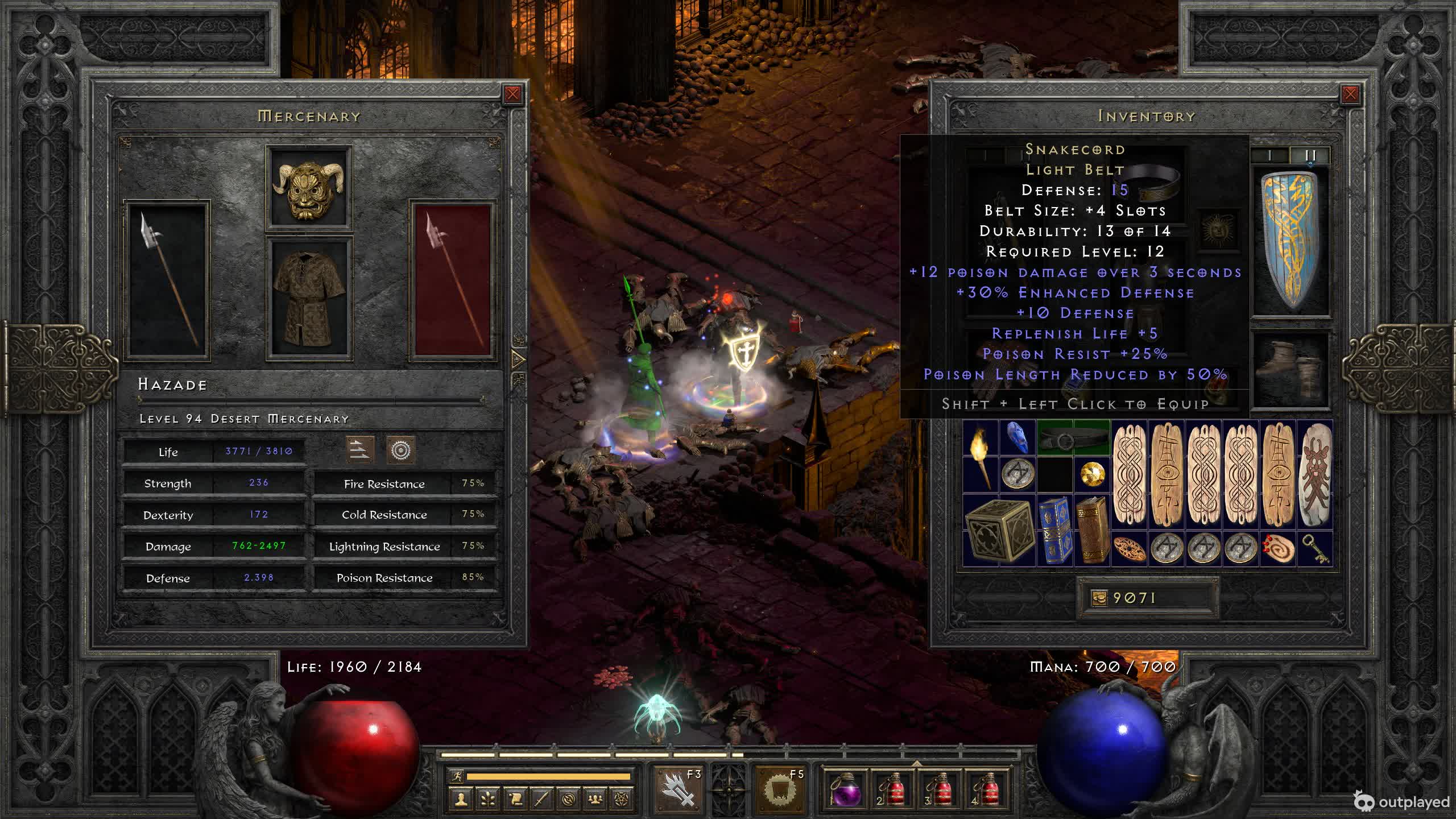This screenshot has height=819, width=1456.
Task: Open the F5 right skill selector
Action: point(780,789)
